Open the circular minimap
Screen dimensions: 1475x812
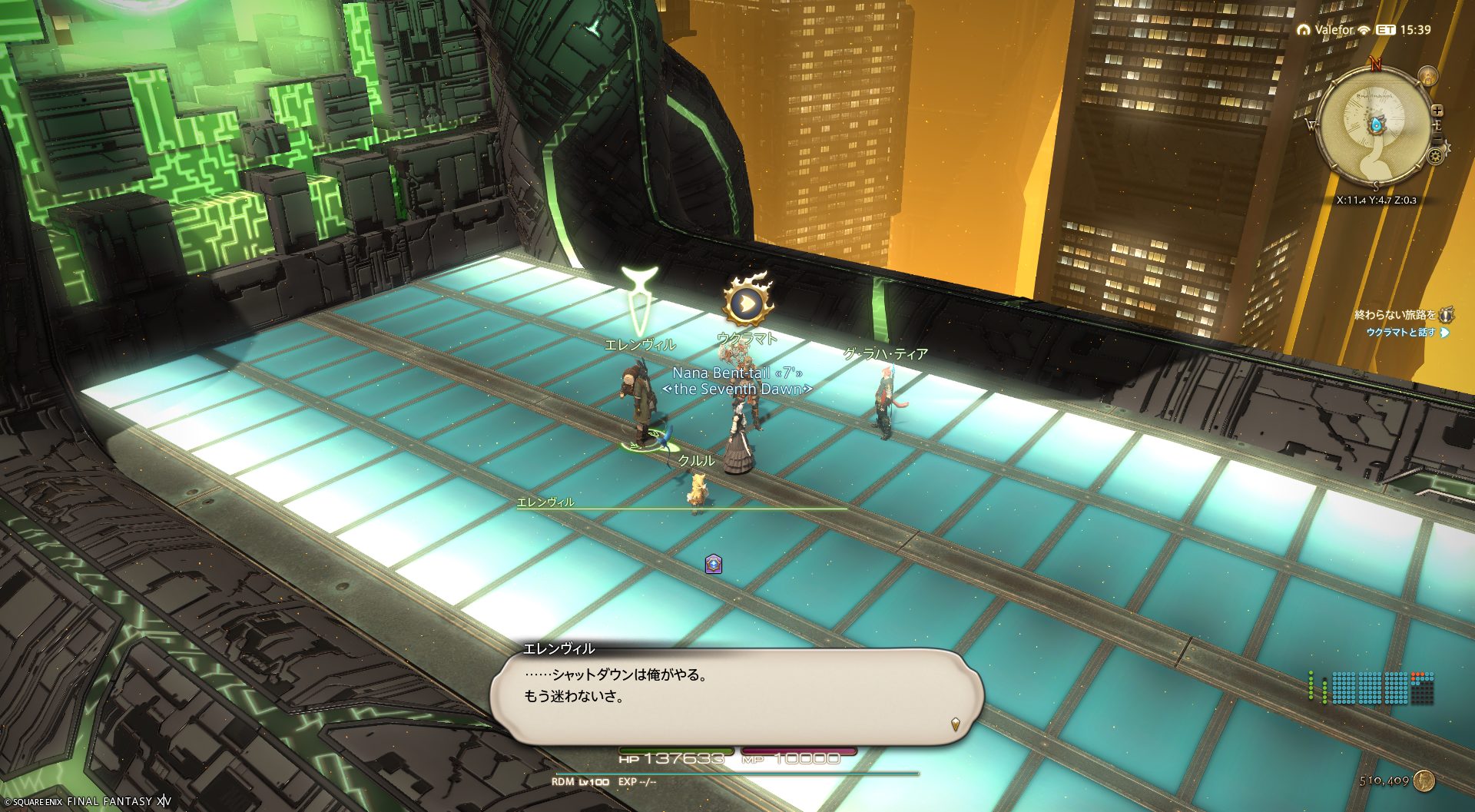[x=1374, y=128]
